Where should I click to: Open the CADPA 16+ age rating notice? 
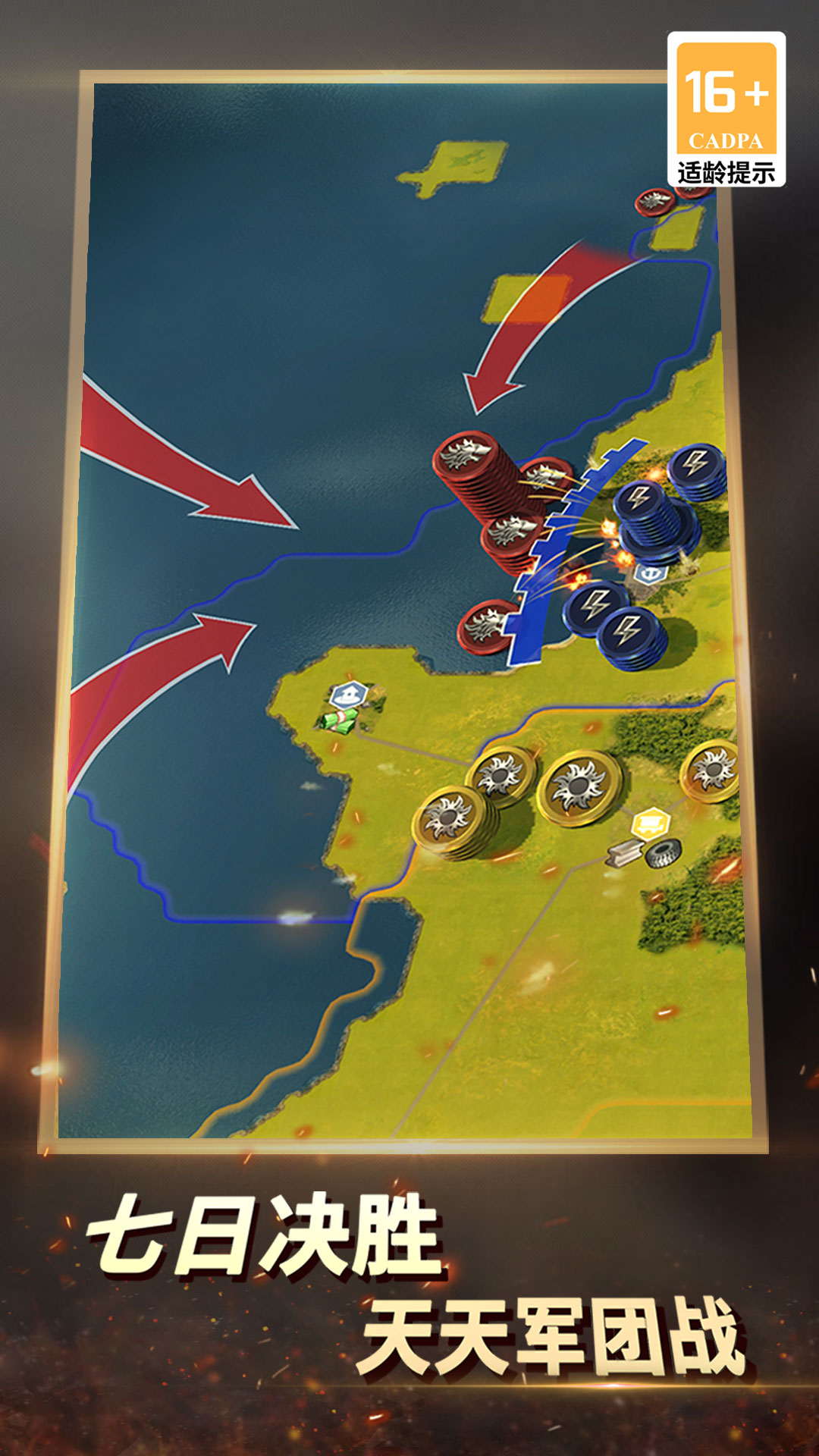726,110
